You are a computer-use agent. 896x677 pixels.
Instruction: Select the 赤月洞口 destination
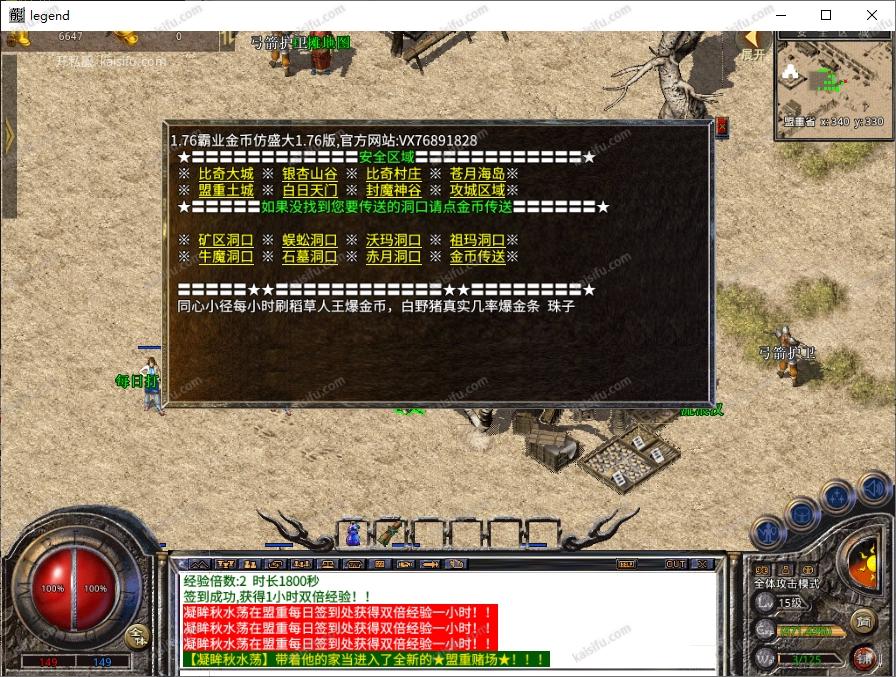coord(393,257)
